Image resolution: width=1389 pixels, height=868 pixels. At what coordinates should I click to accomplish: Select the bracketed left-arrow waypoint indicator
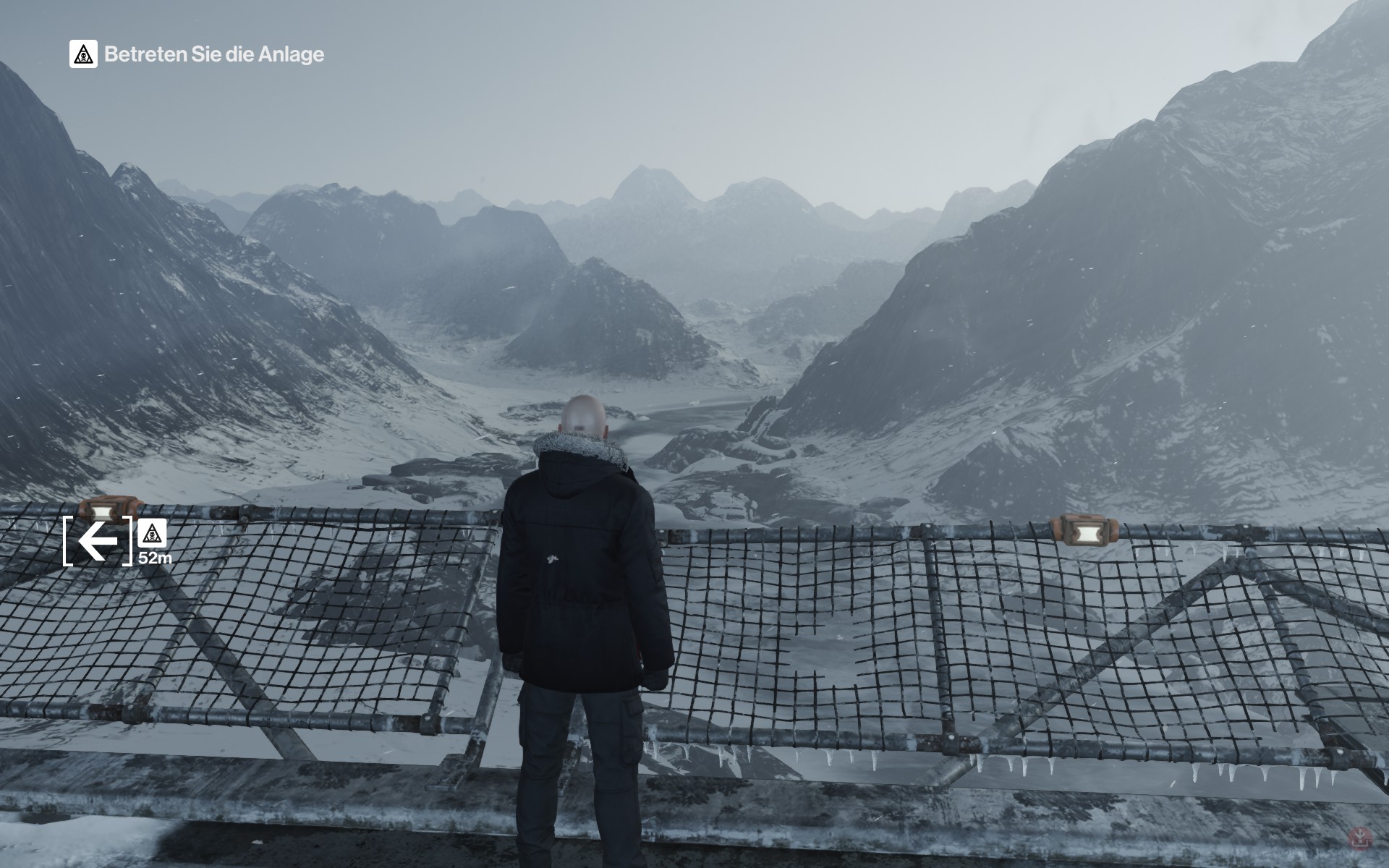click(98, 540)
